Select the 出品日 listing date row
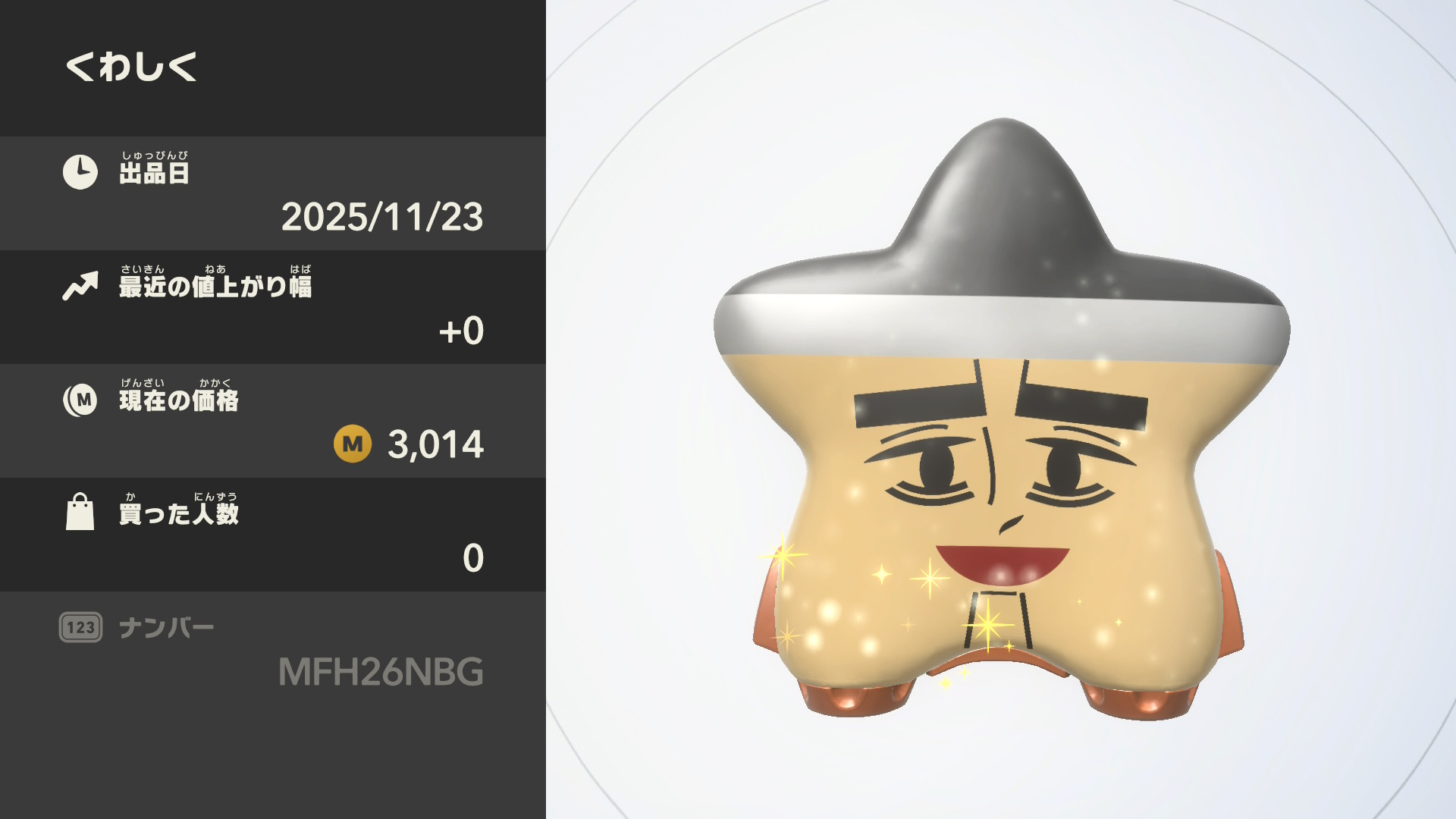This screenshot has height=819, width=1456. click(x=273, y=193)
